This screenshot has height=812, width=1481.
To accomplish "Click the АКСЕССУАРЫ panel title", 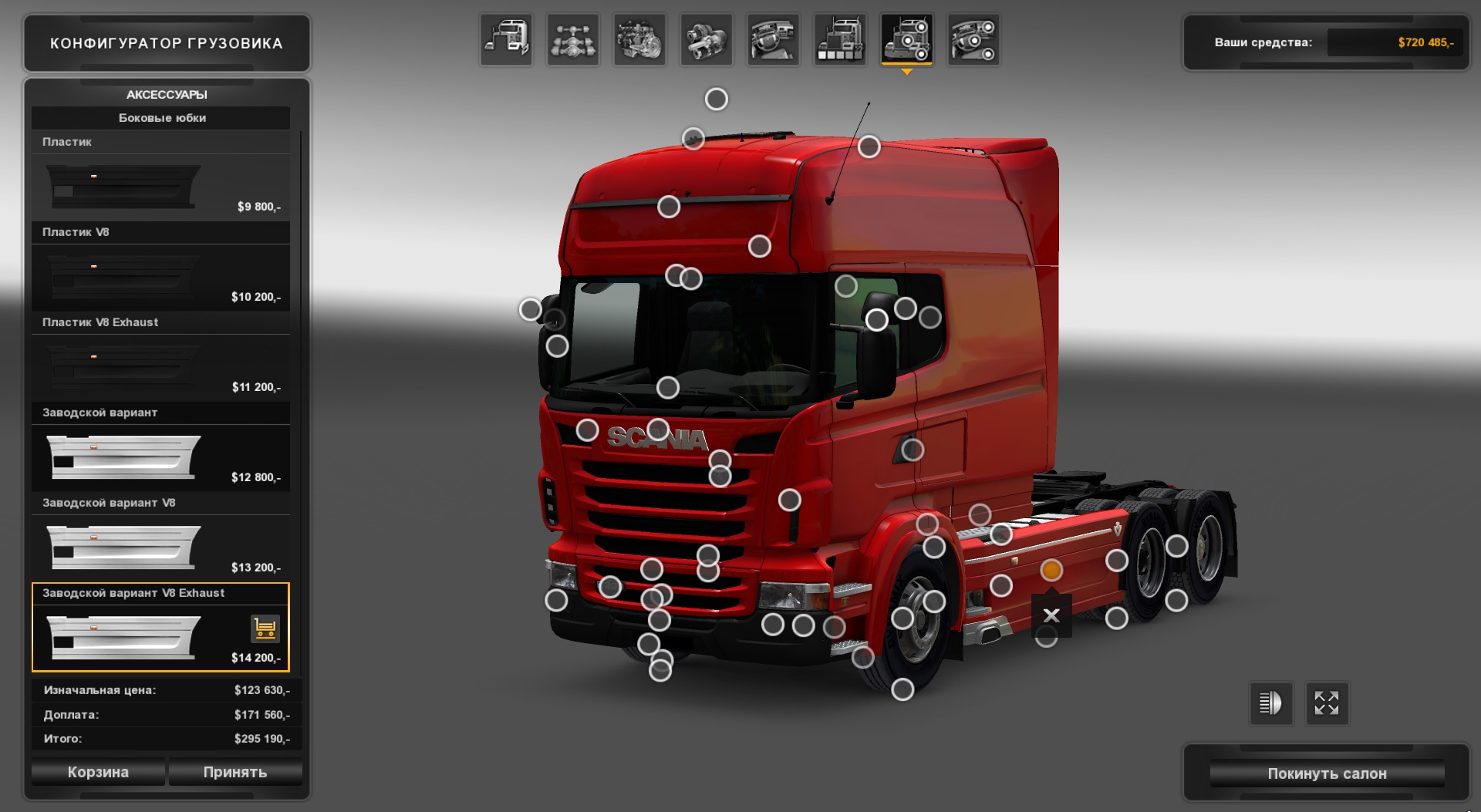I will tap(167, 94).
